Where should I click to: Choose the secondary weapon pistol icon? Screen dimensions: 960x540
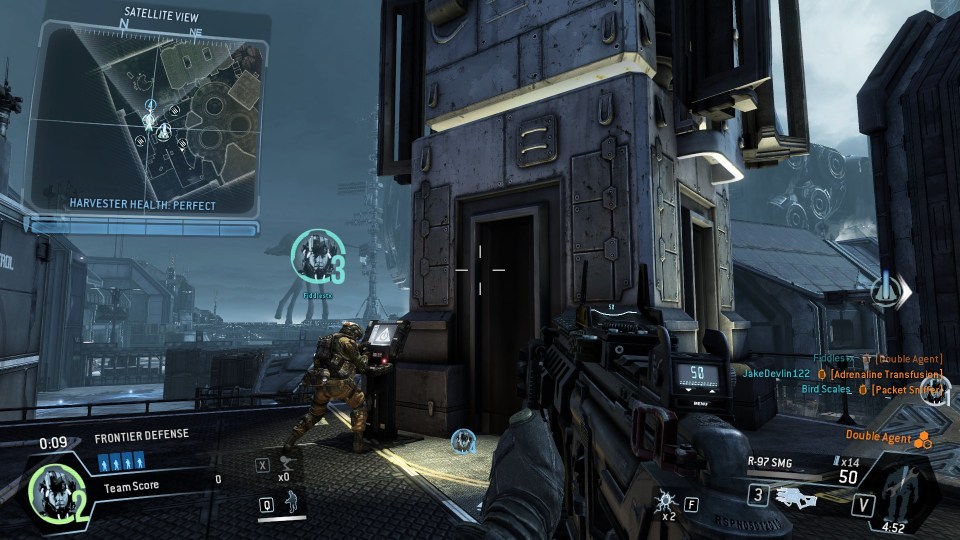(797, 497)
